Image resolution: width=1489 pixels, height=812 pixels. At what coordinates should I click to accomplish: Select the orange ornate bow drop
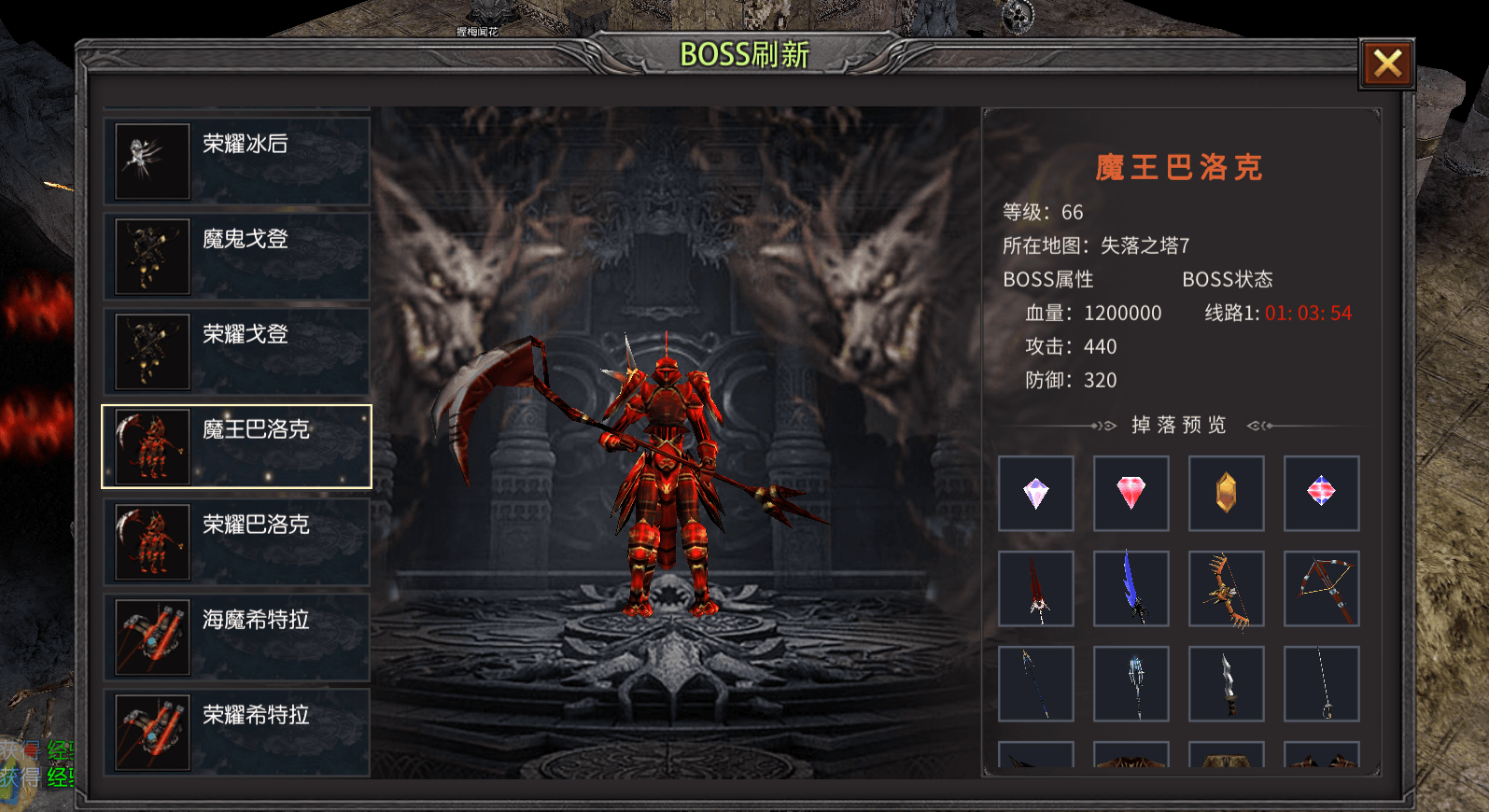click(x=1227, y=589)
